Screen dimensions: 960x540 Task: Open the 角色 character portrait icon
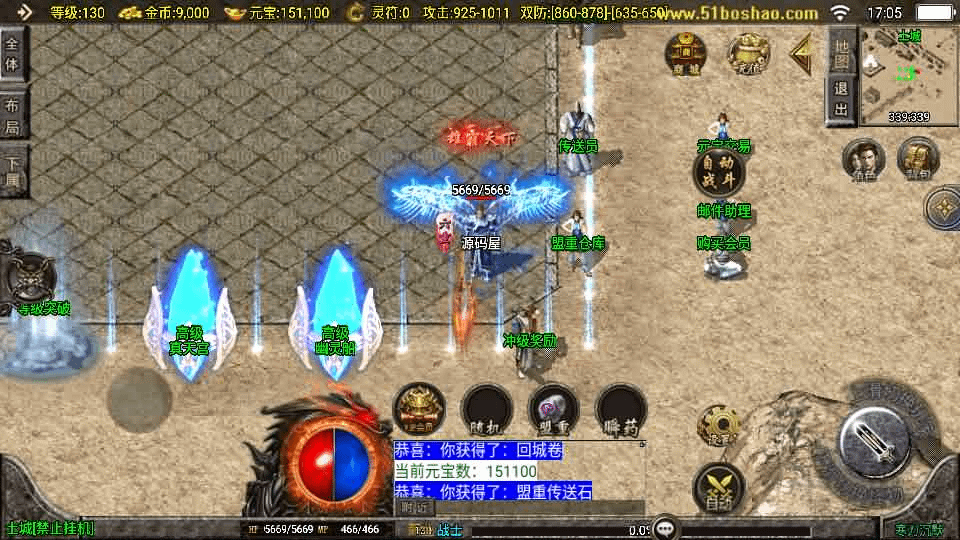[864, 160]
